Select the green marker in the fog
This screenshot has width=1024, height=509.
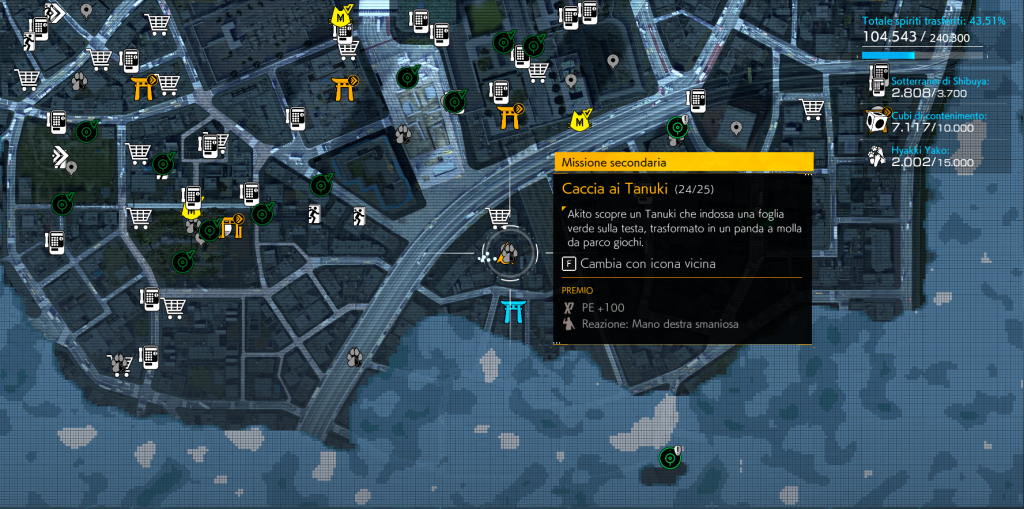[670, 458]
